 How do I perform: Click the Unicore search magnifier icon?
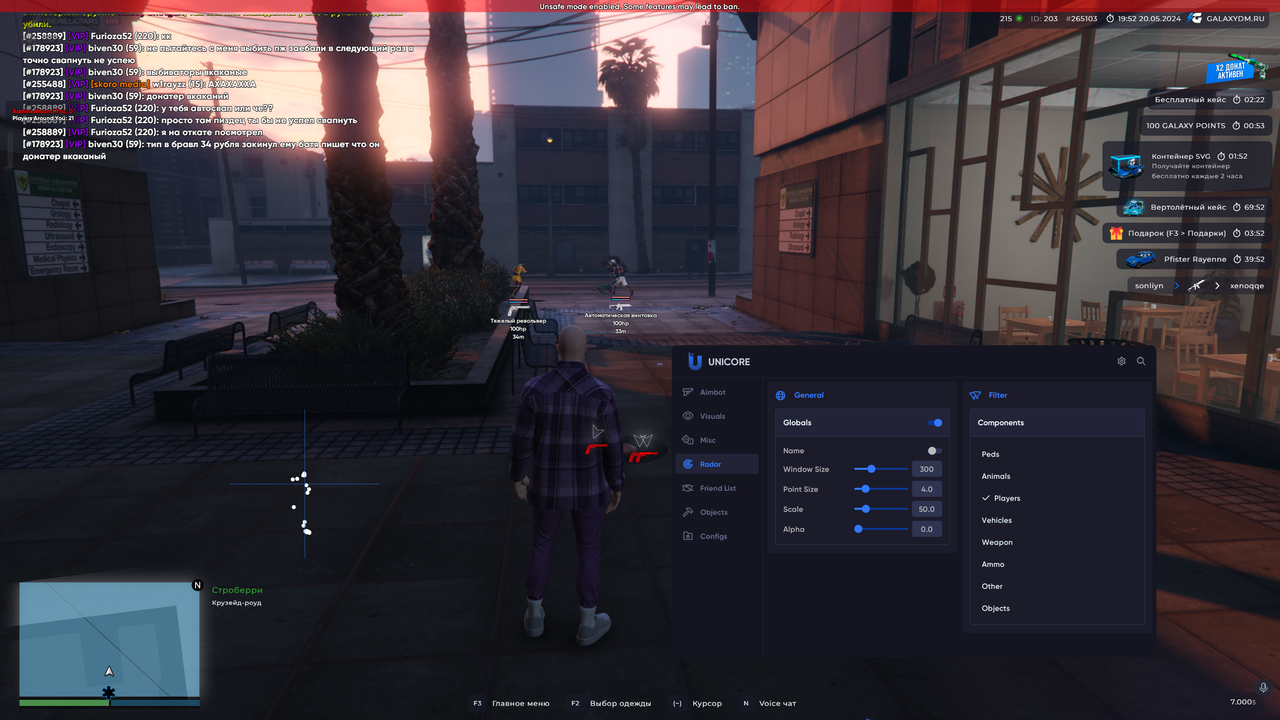[1141, 361]
